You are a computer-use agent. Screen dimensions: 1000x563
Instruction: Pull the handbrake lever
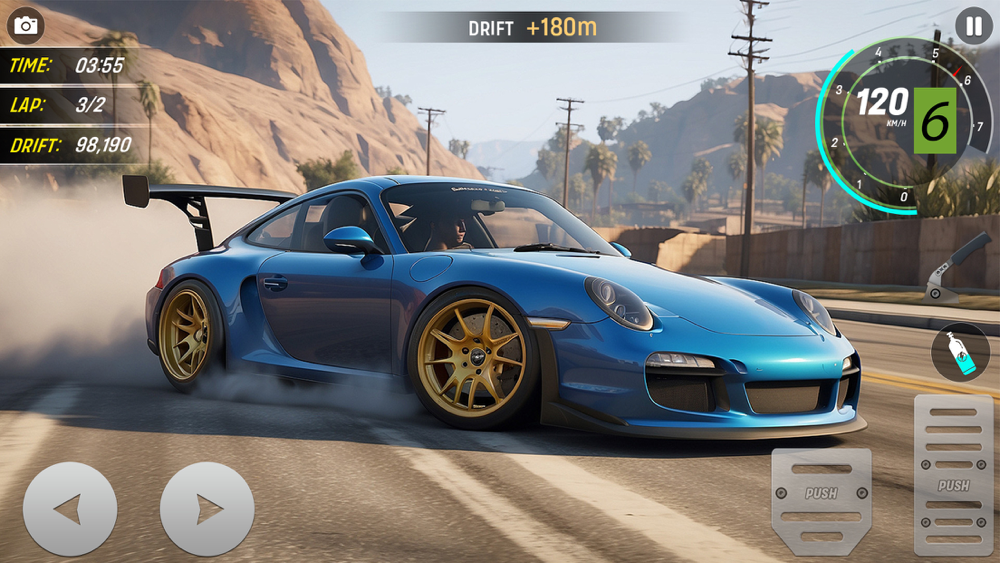click(x=957, y=268)
